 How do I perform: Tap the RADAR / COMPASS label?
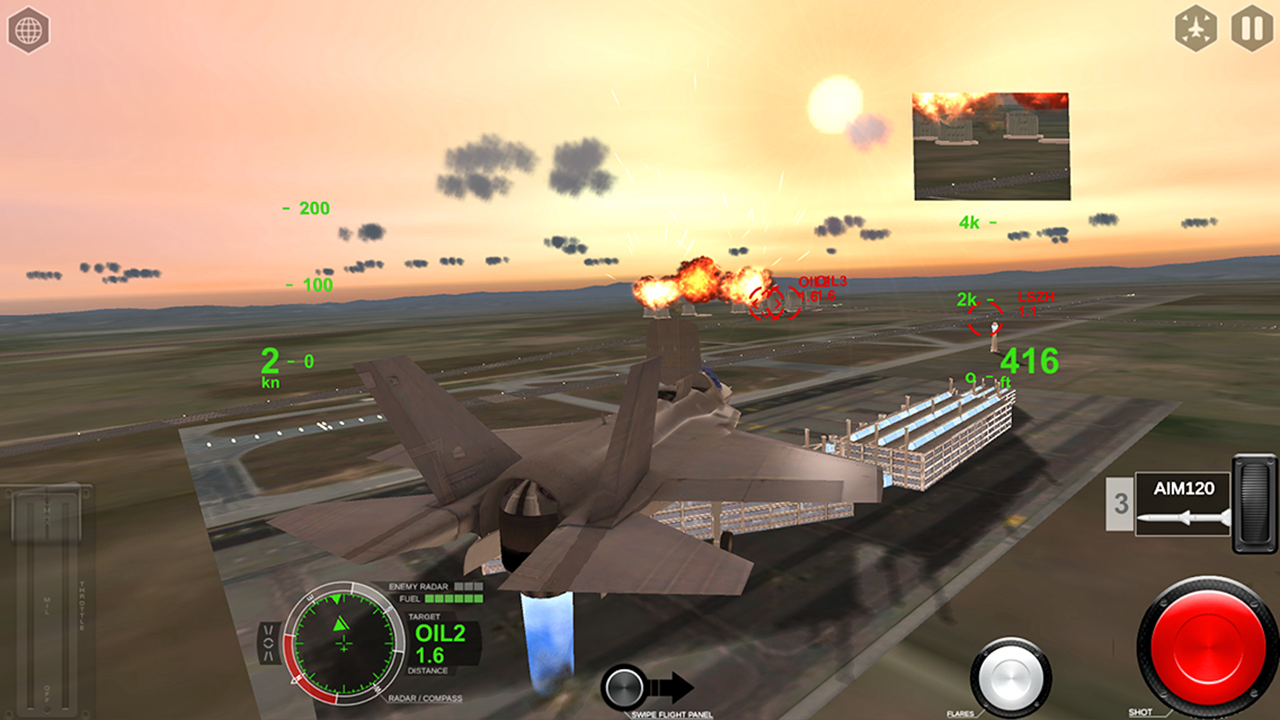424,700
